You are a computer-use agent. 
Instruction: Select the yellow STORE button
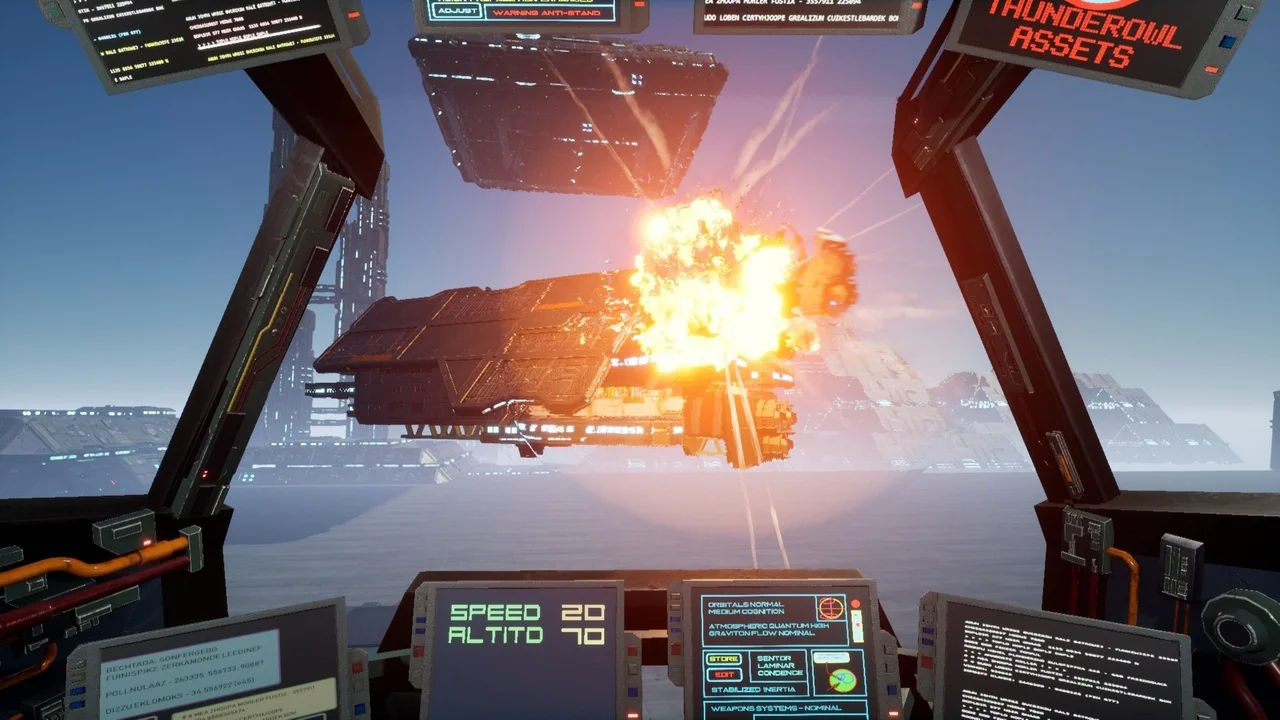pyautogui.click(x=724, y=659)
